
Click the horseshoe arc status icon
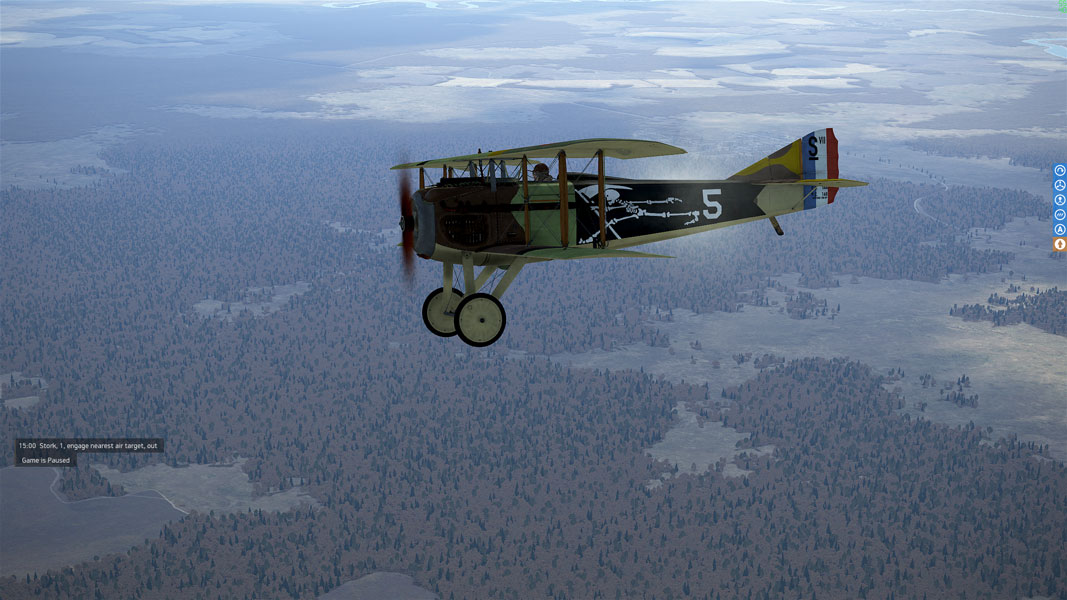[x=1060, y=171]
